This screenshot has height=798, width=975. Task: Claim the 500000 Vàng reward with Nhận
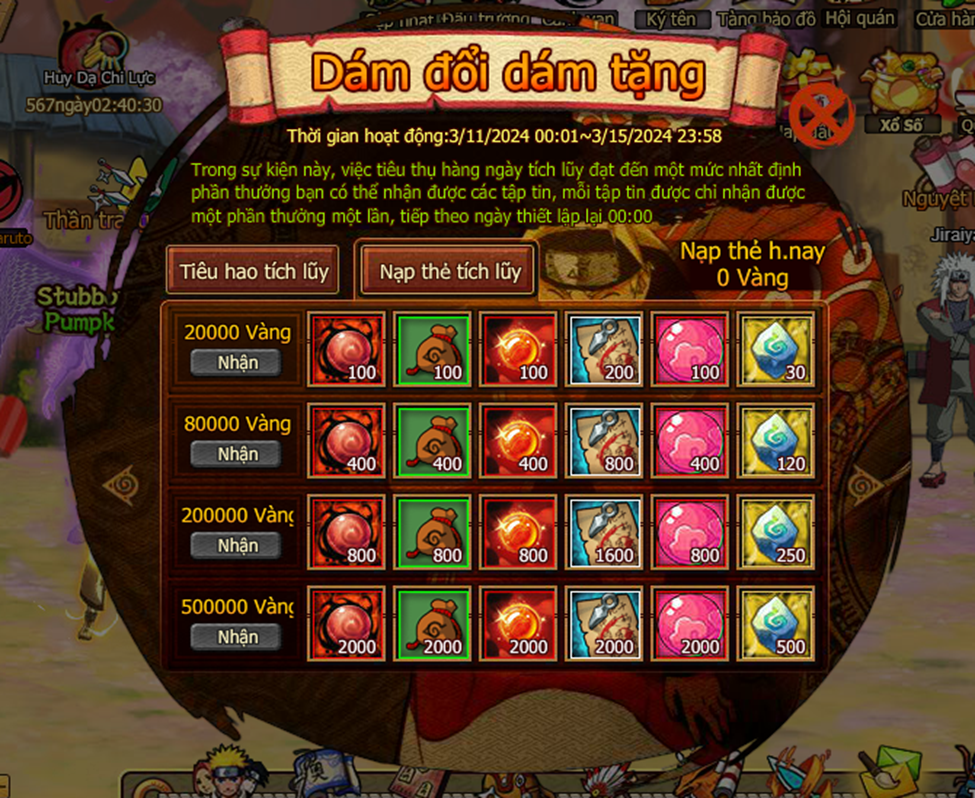[238, 636]
